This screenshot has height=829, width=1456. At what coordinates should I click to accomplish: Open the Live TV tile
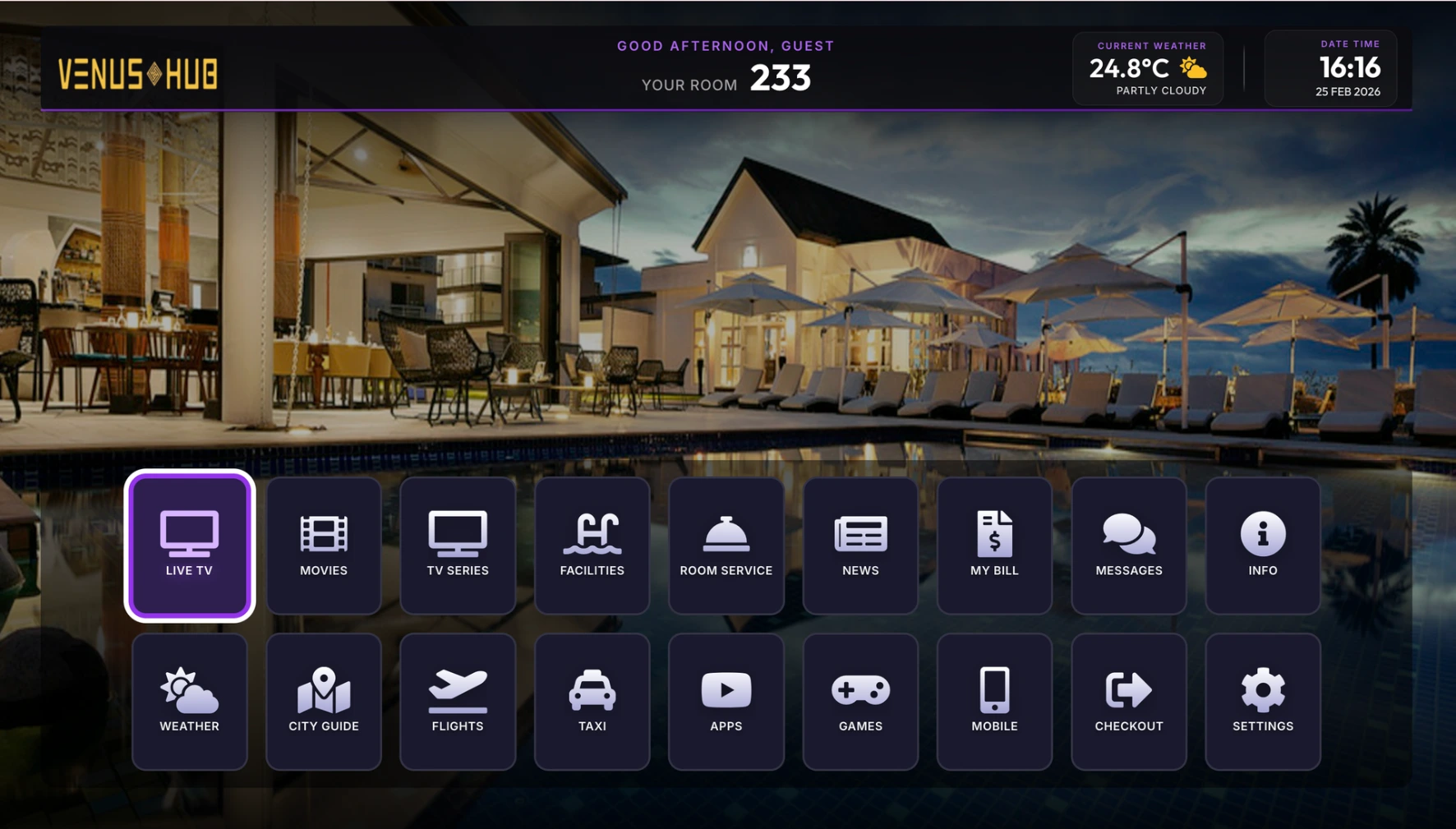[x=190, y=545]
